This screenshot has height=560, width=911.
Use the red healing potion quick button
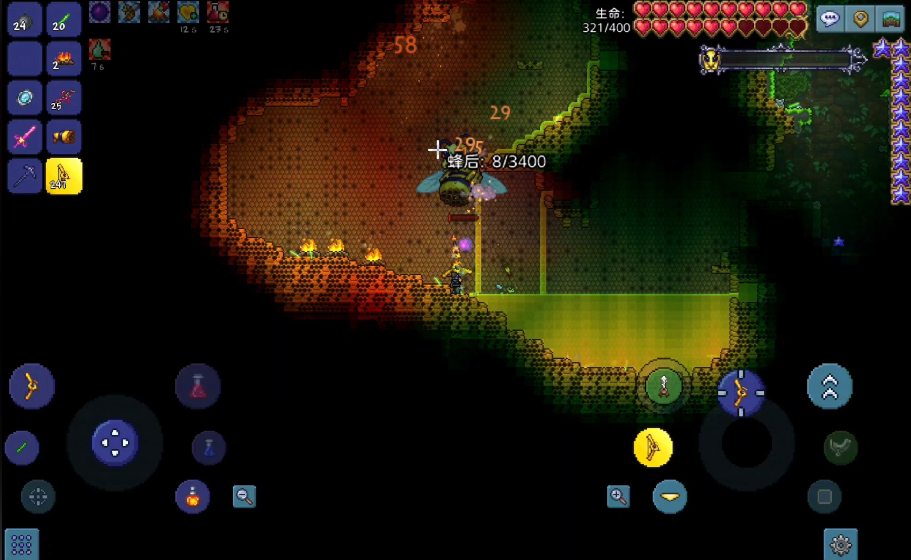(197, 386)
